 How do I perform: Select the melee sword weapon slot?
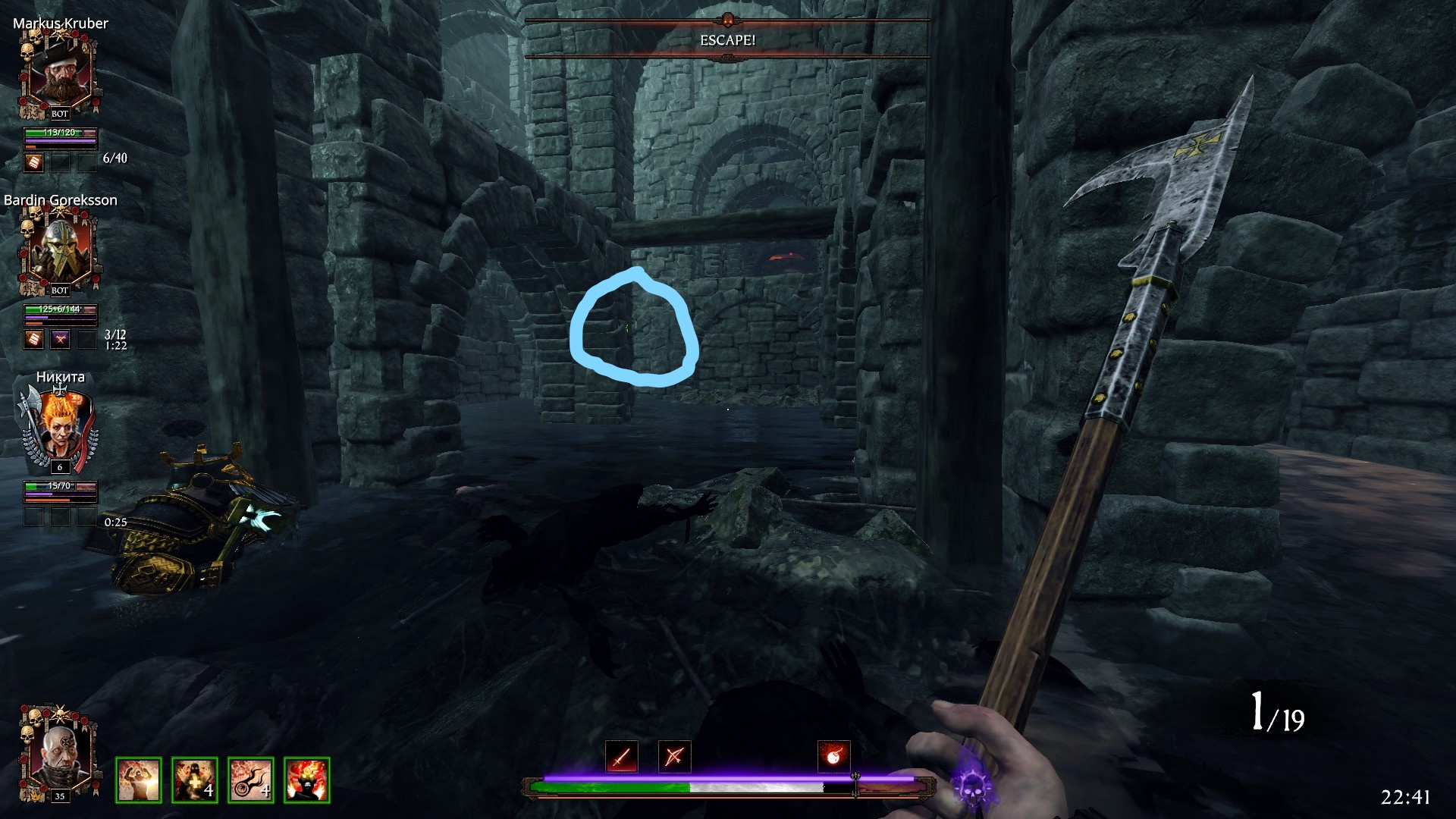coord(621,757)
